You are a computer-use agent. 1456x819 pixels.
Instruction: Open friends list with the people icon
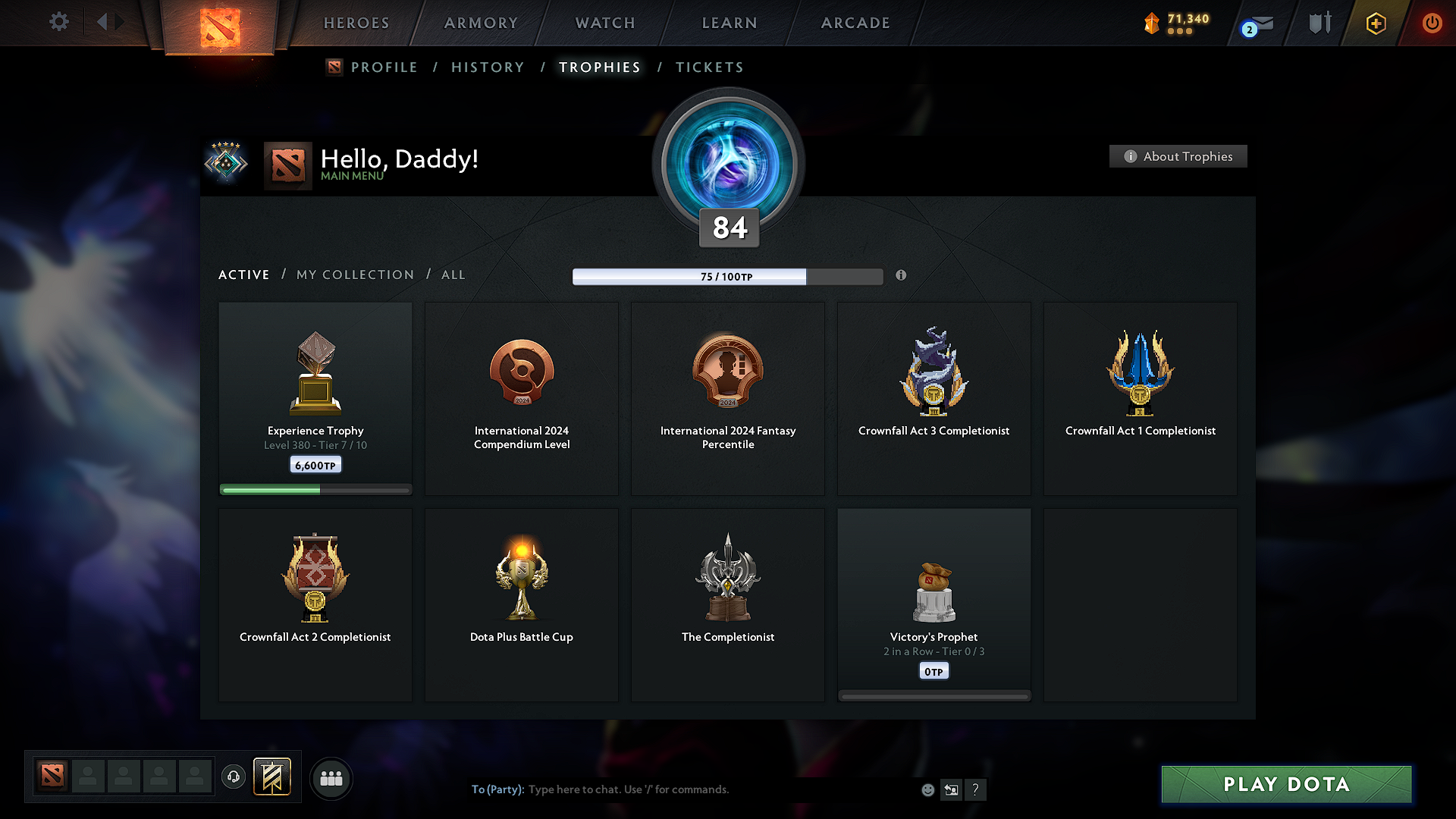point(331,778)
